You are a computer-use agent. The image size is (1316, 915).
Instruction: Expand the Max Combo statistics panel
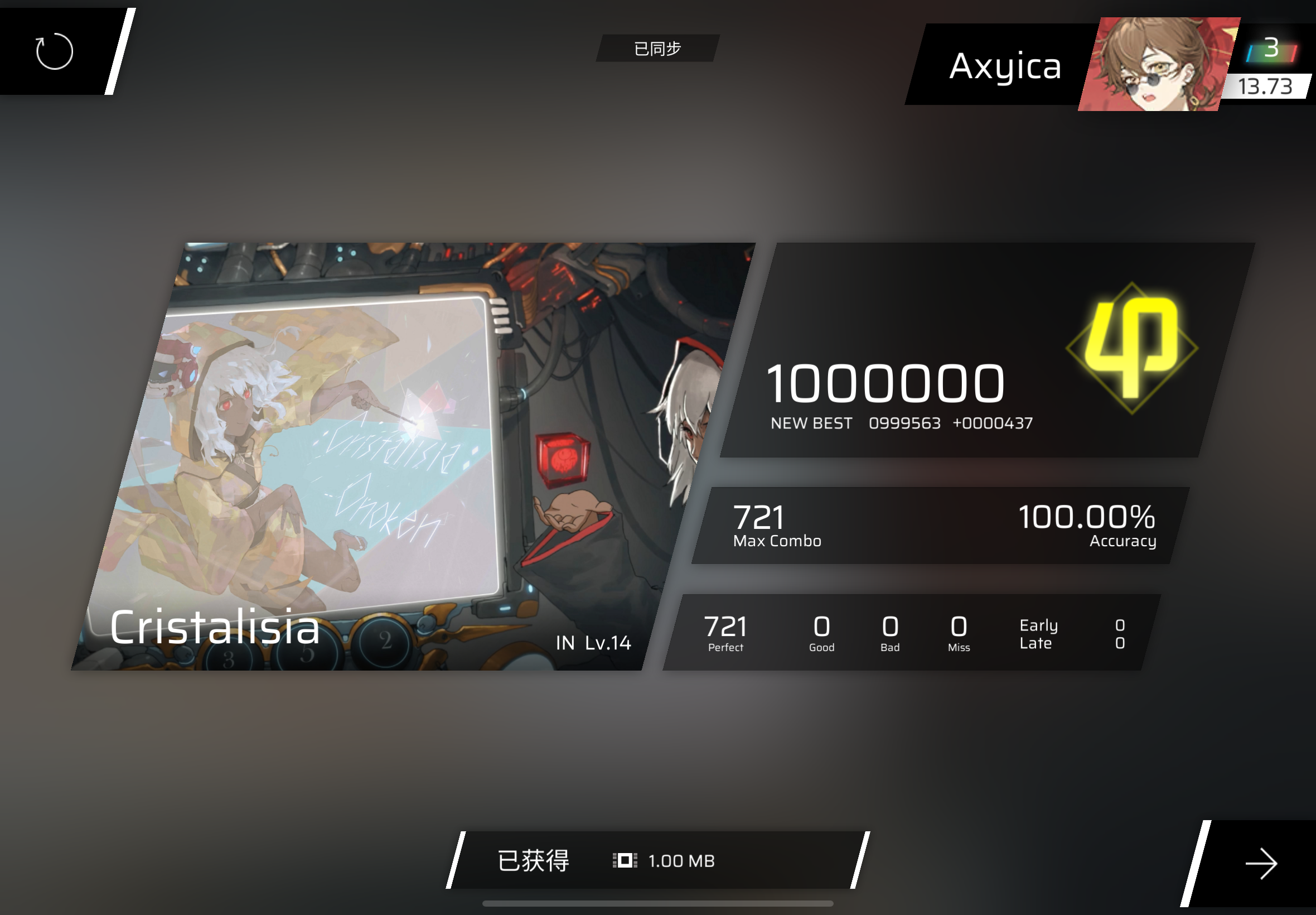[945, 524]
